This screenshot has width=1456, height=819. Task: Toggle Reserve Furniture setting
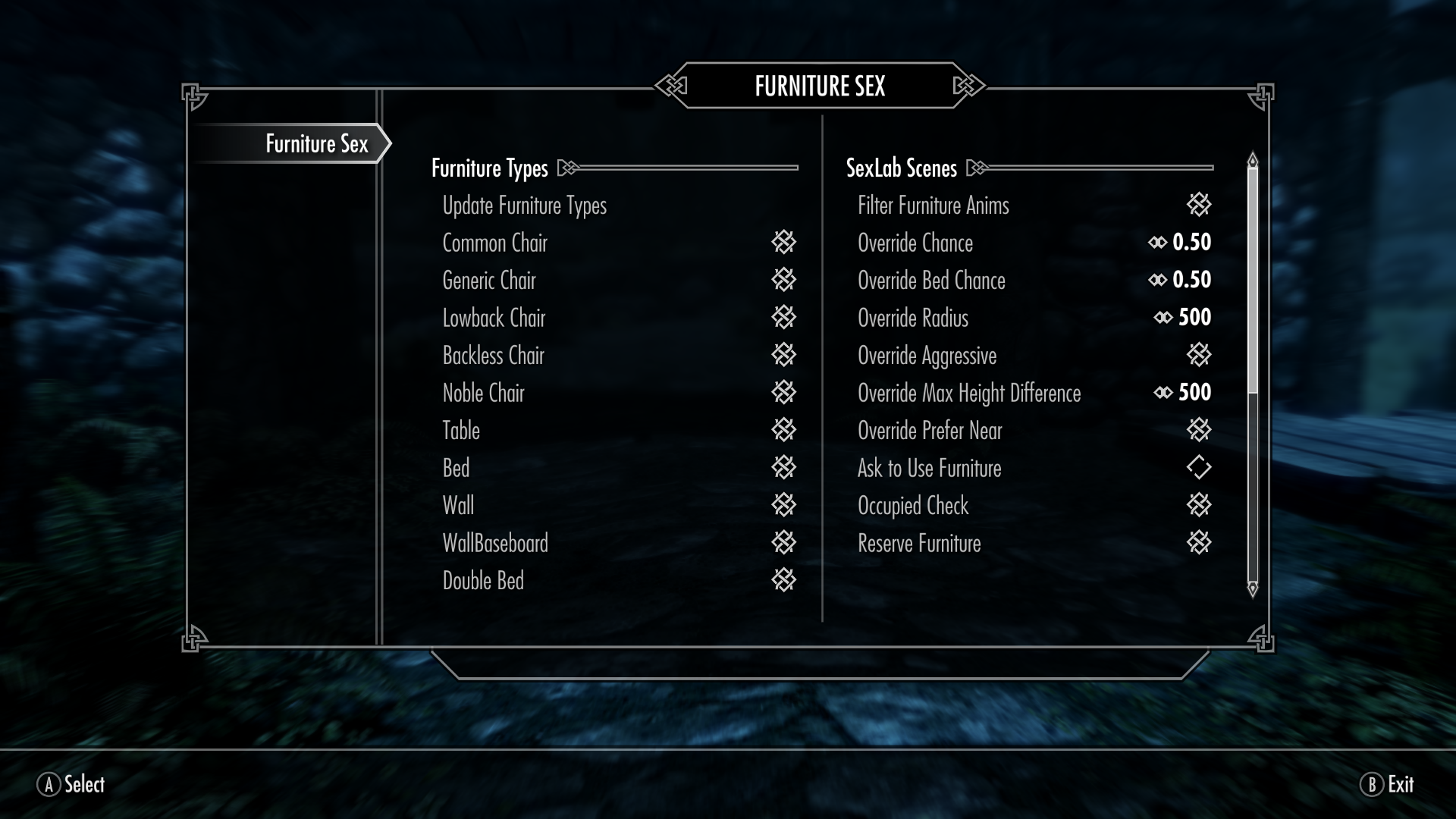coord(1198,542)
